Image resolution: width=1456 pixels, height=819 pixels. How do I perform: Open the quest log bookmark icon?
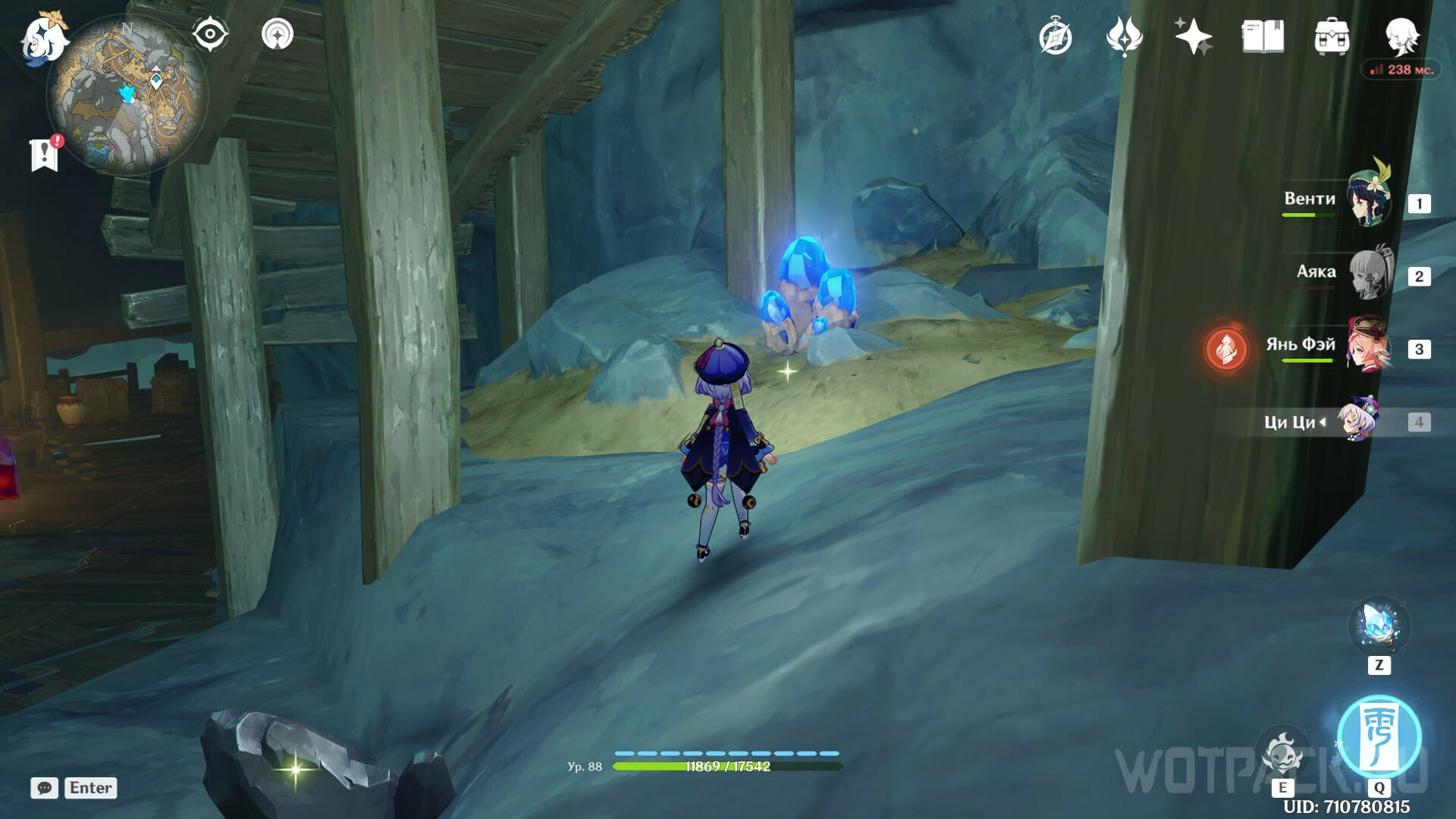[x=45, y=155]
